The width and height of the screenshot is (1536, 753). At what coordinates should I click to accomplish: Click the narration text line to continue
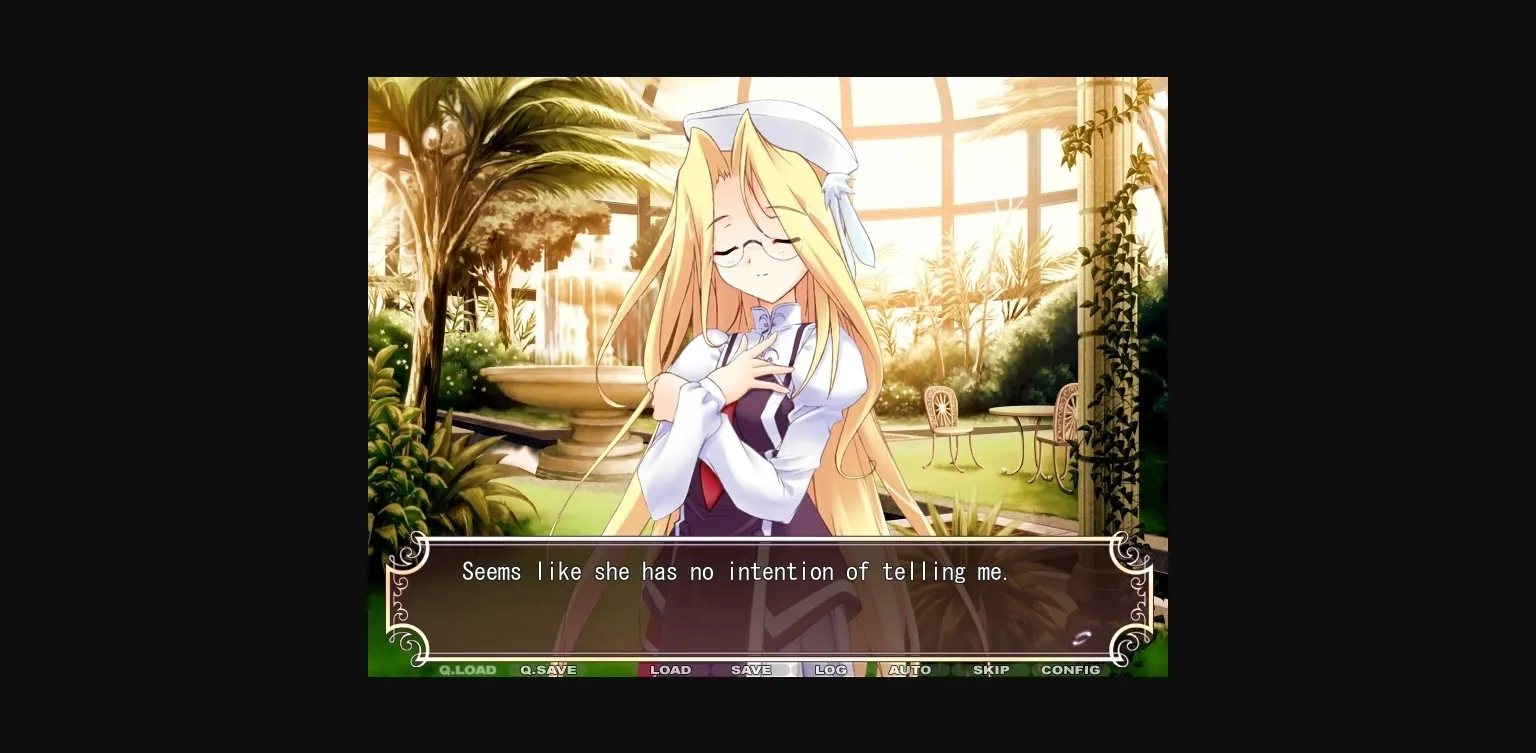point(735,571)
